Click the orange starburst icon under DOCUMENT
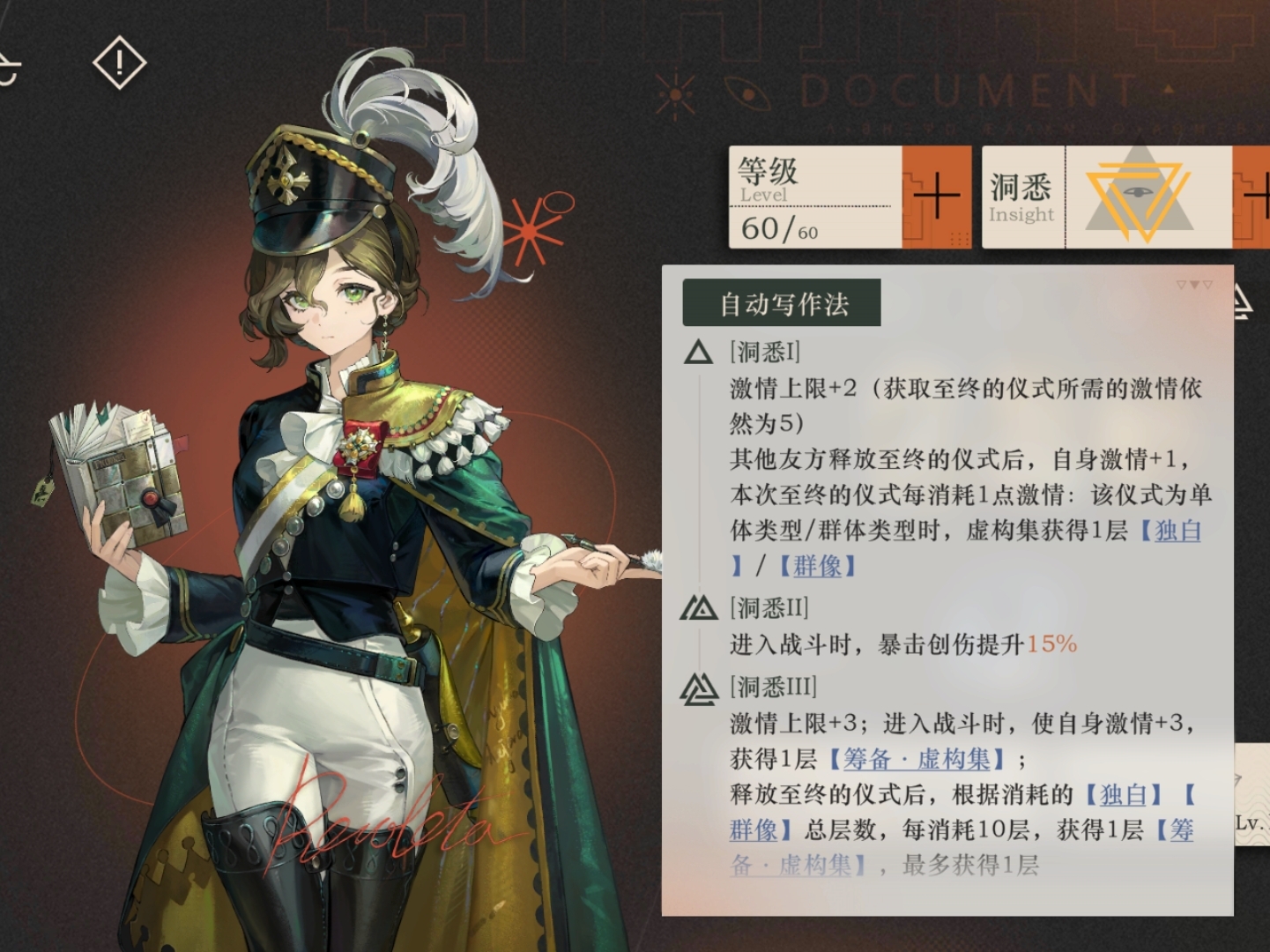Image resolution: width=1270 pixels, height=952 pixels. [675, 92]
